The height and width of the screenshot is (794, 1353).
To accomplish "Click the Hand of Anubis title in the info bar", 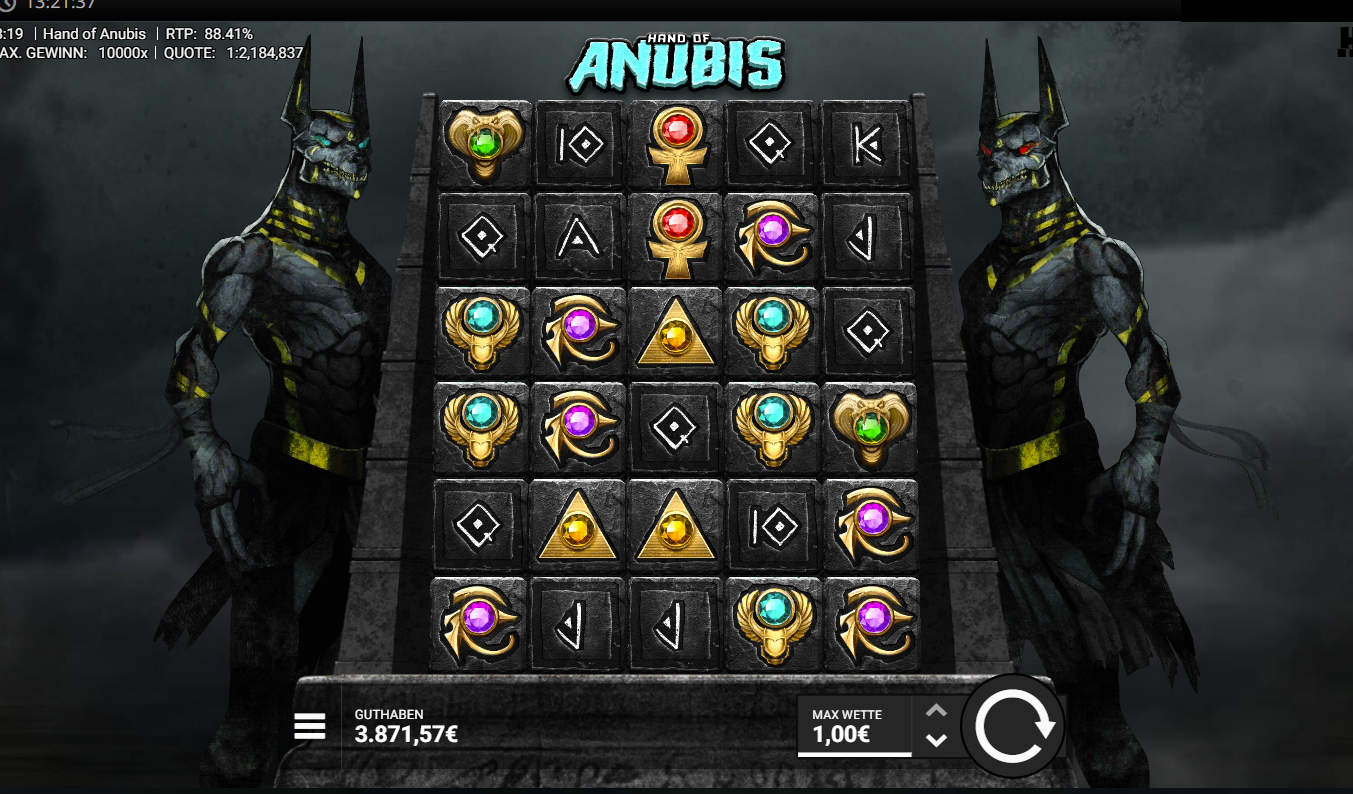I will (x=94, y=33).
